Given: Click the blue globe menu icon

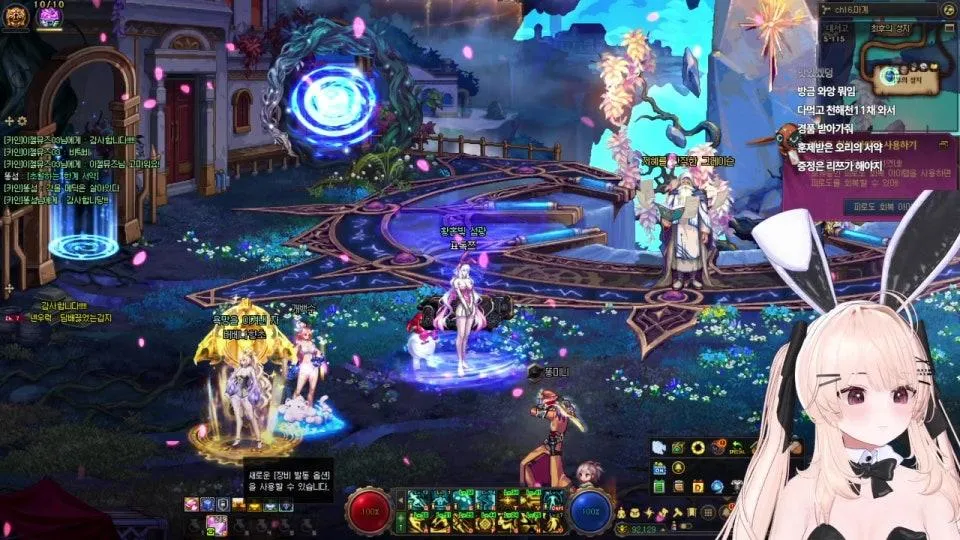Looking at the screenshot, I should point(716,486).
